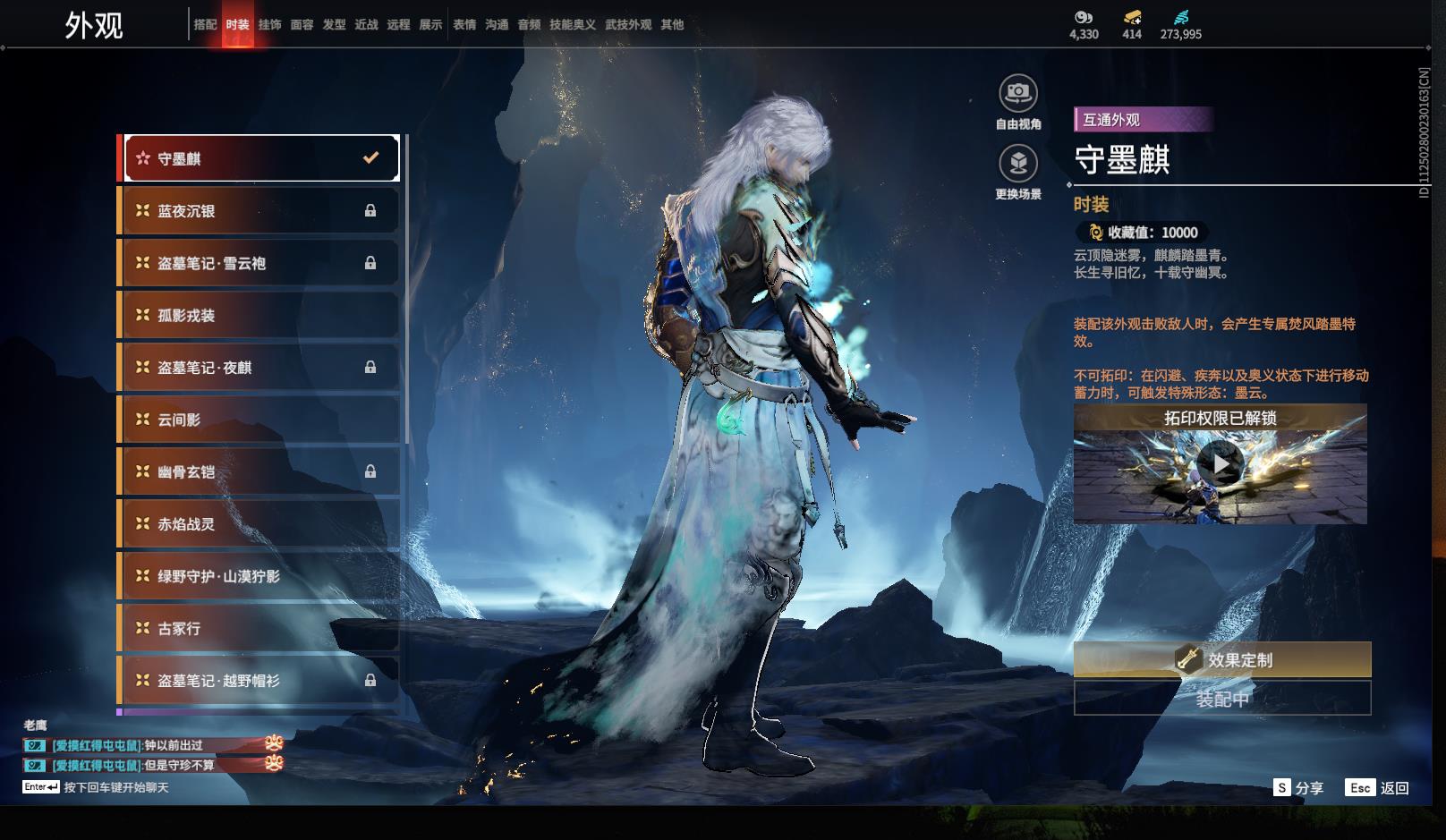Choose the 赤焰战灵 outfit
Viewport: 1446px width, 840px height.
(x=260, y=524)
